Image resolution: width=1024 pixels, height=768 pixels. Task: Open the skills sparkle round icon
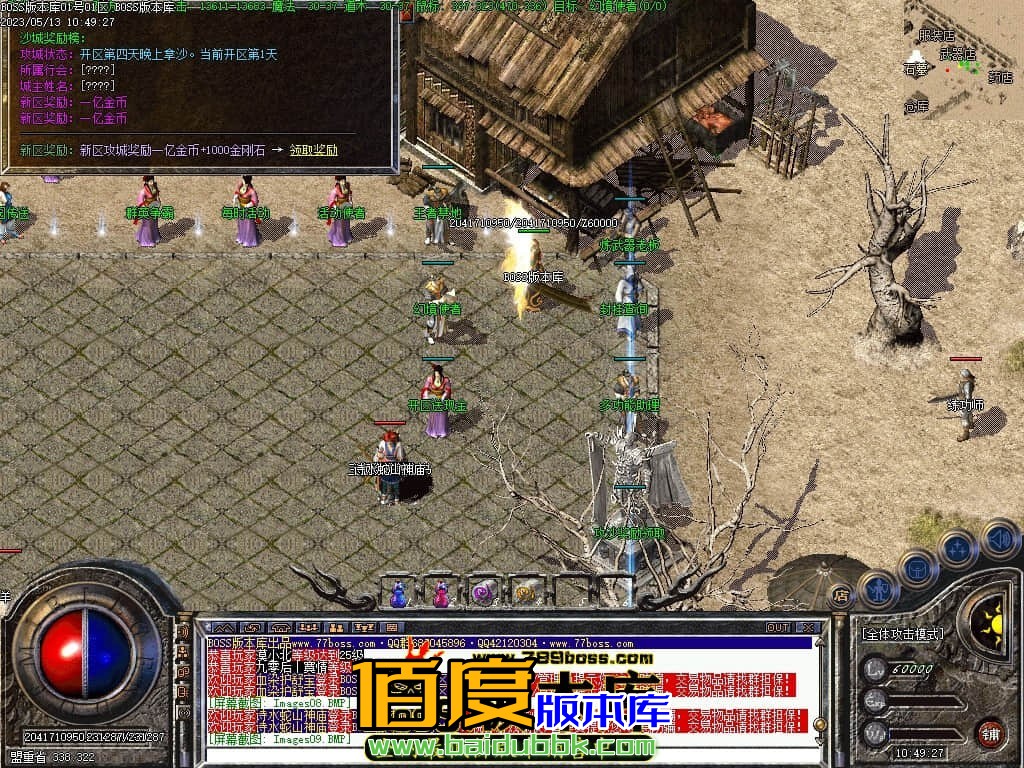pyautogui.click(x=957, y=549)
